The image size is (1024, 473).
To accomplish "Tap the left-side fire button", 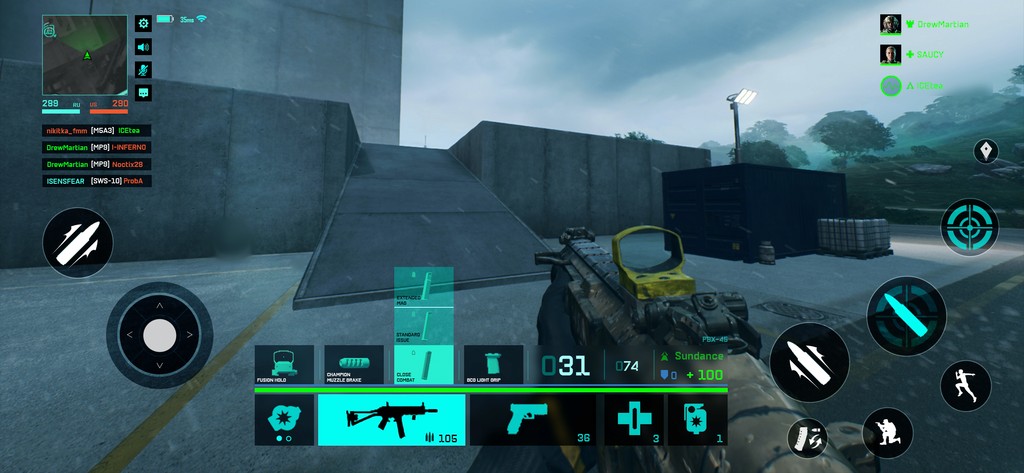I will click(x=77, y=243).
